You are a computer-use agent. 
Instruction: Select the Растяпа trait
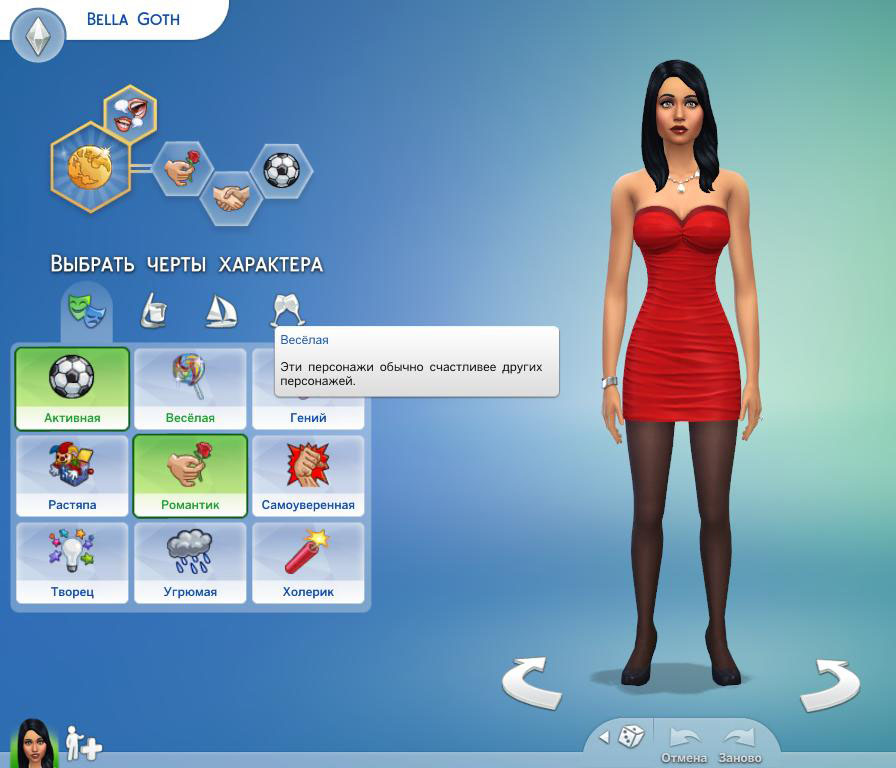coord(72,475)
